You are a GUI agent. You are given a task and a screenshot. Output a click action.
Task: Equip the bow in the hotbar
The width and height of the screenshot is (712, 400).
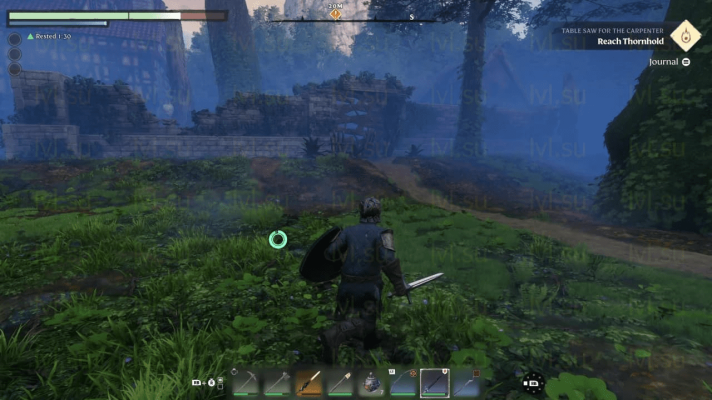(x=403, y=382)
